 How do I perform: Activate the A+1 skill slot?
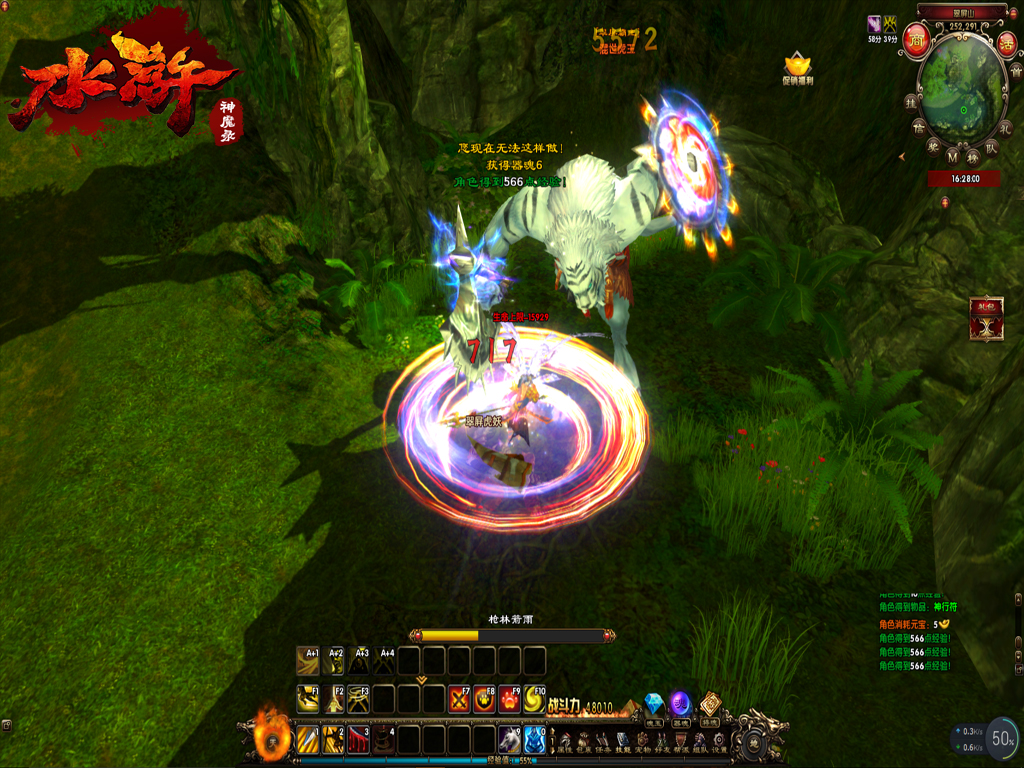coord(308,661)
